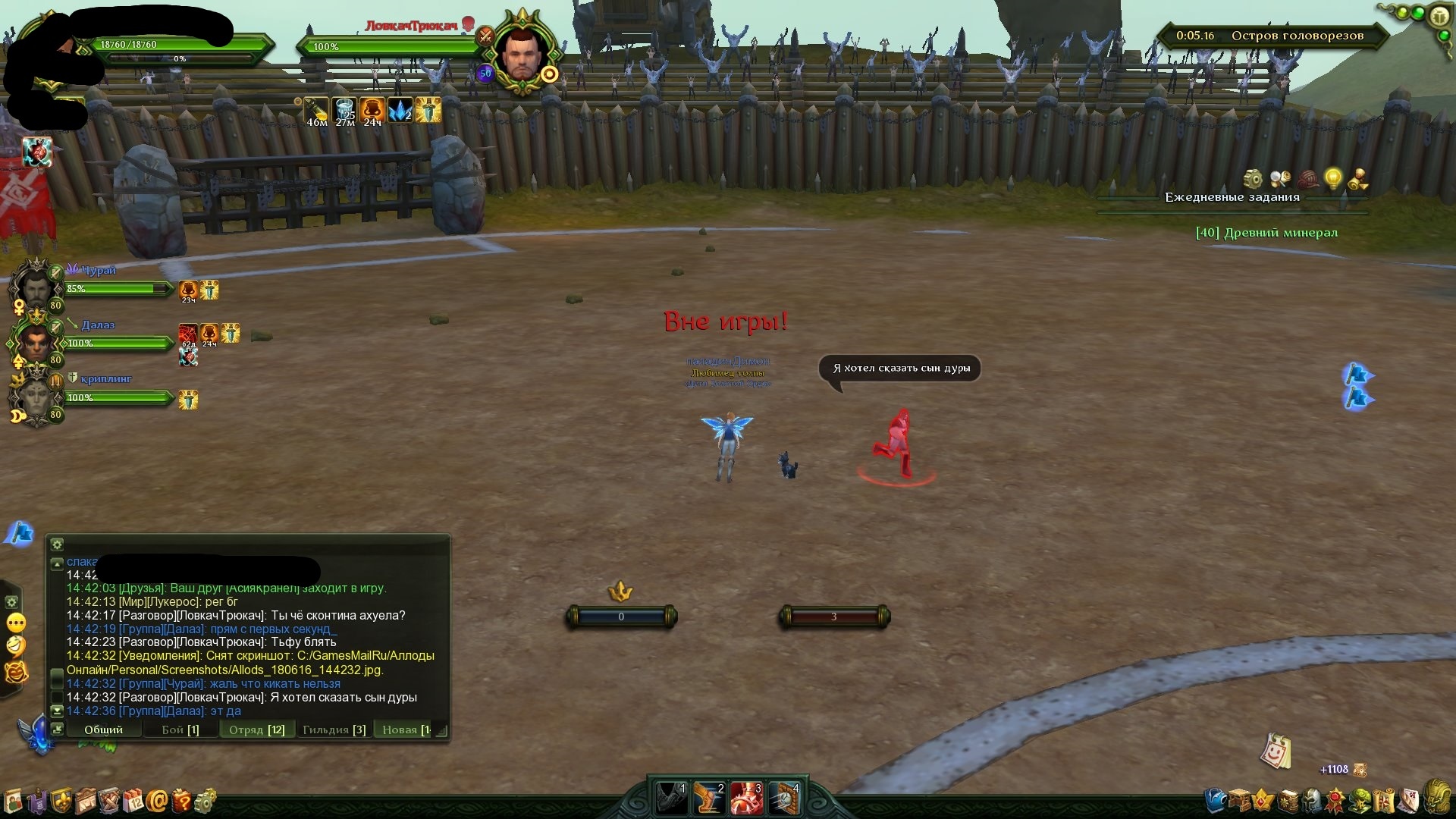Select party member Далаз's portrait
This screenshot has height=819, width=1456.
35,343
